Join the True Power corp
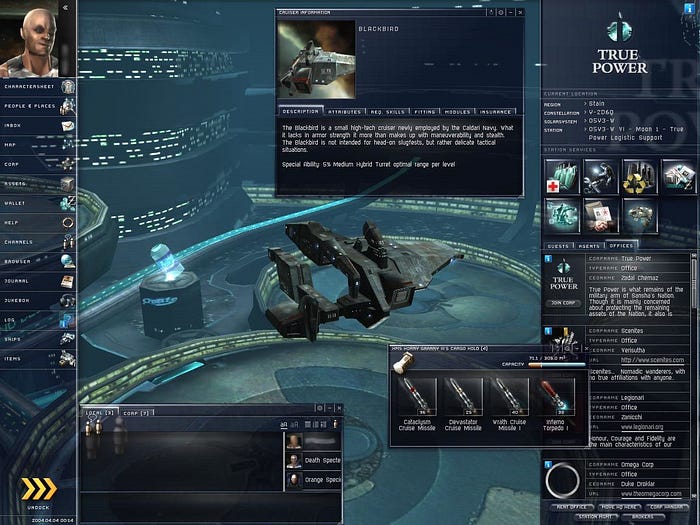 coord(564,302)
